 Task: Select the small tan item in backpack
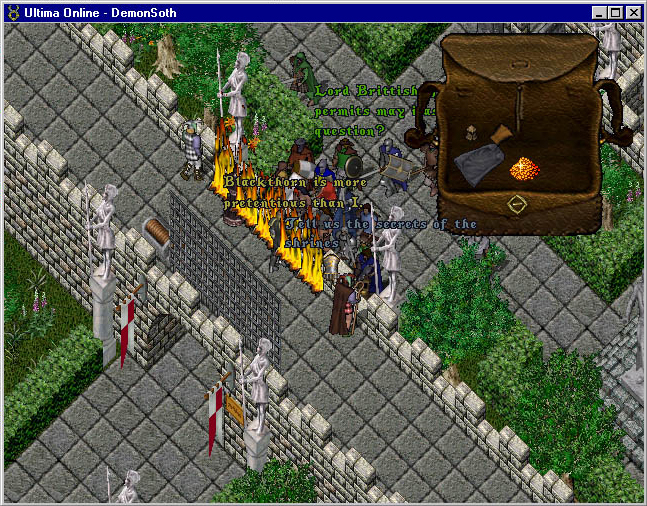[x=470, y=132]
